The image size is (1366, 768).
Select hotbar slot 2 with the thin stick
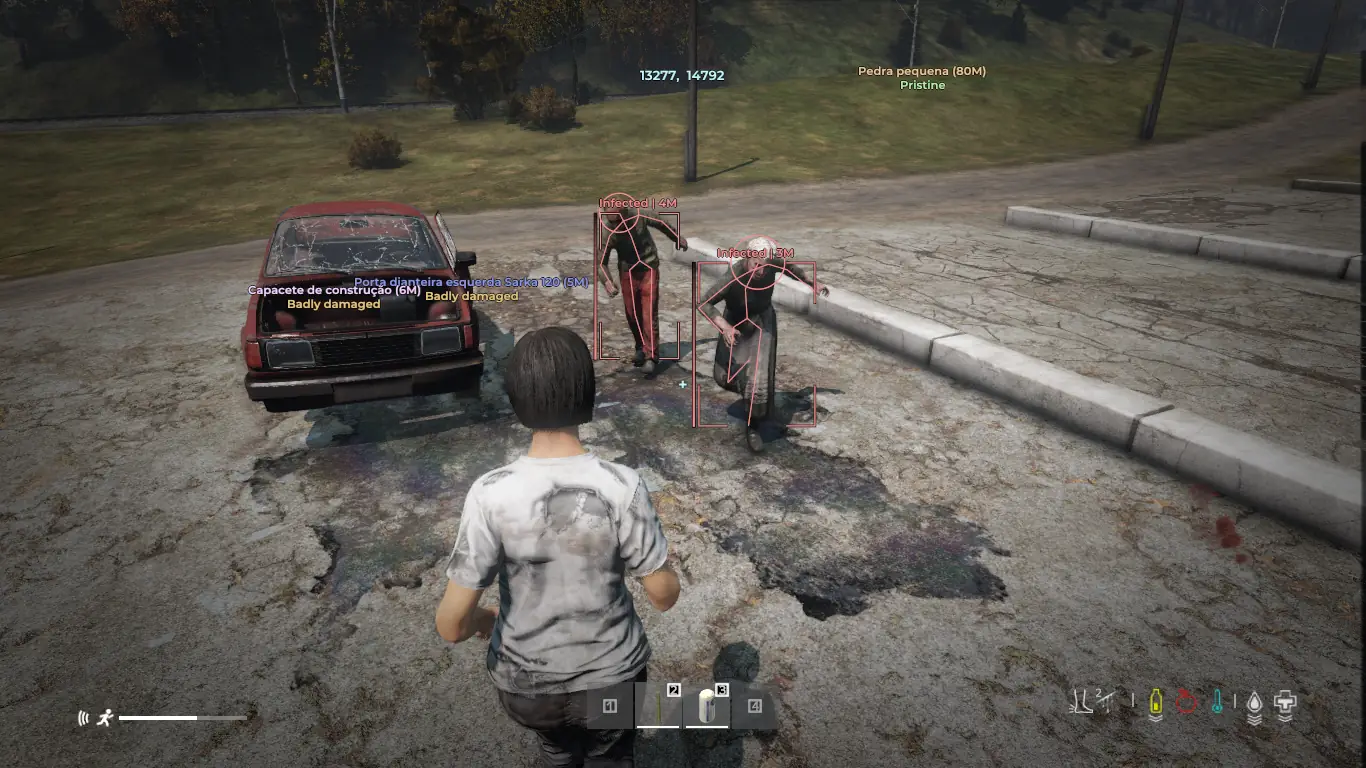point(658,706)
